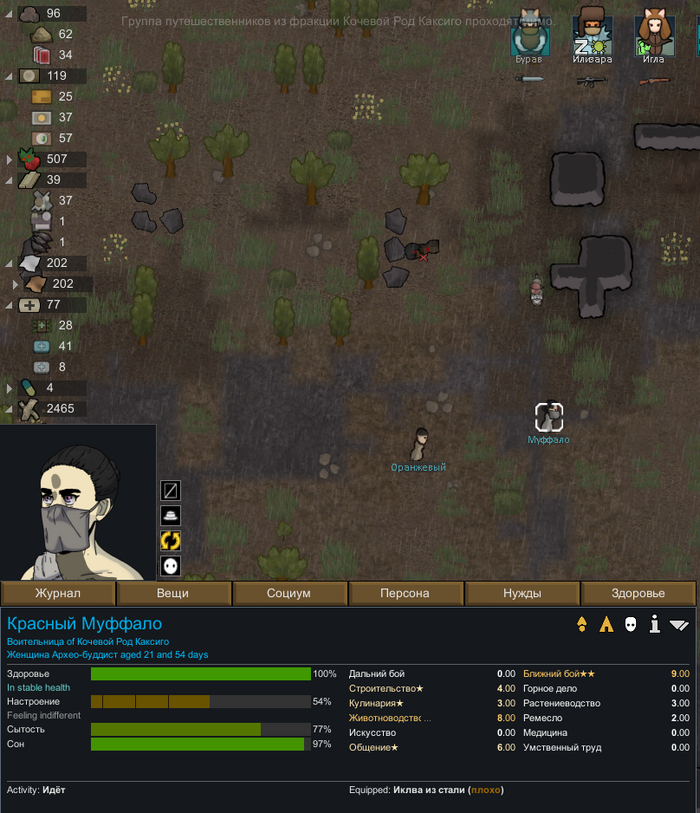This screenshot has width=700, height=813.
Task: Click the yellow ideology icon left of tent
Action: [582, 625]
